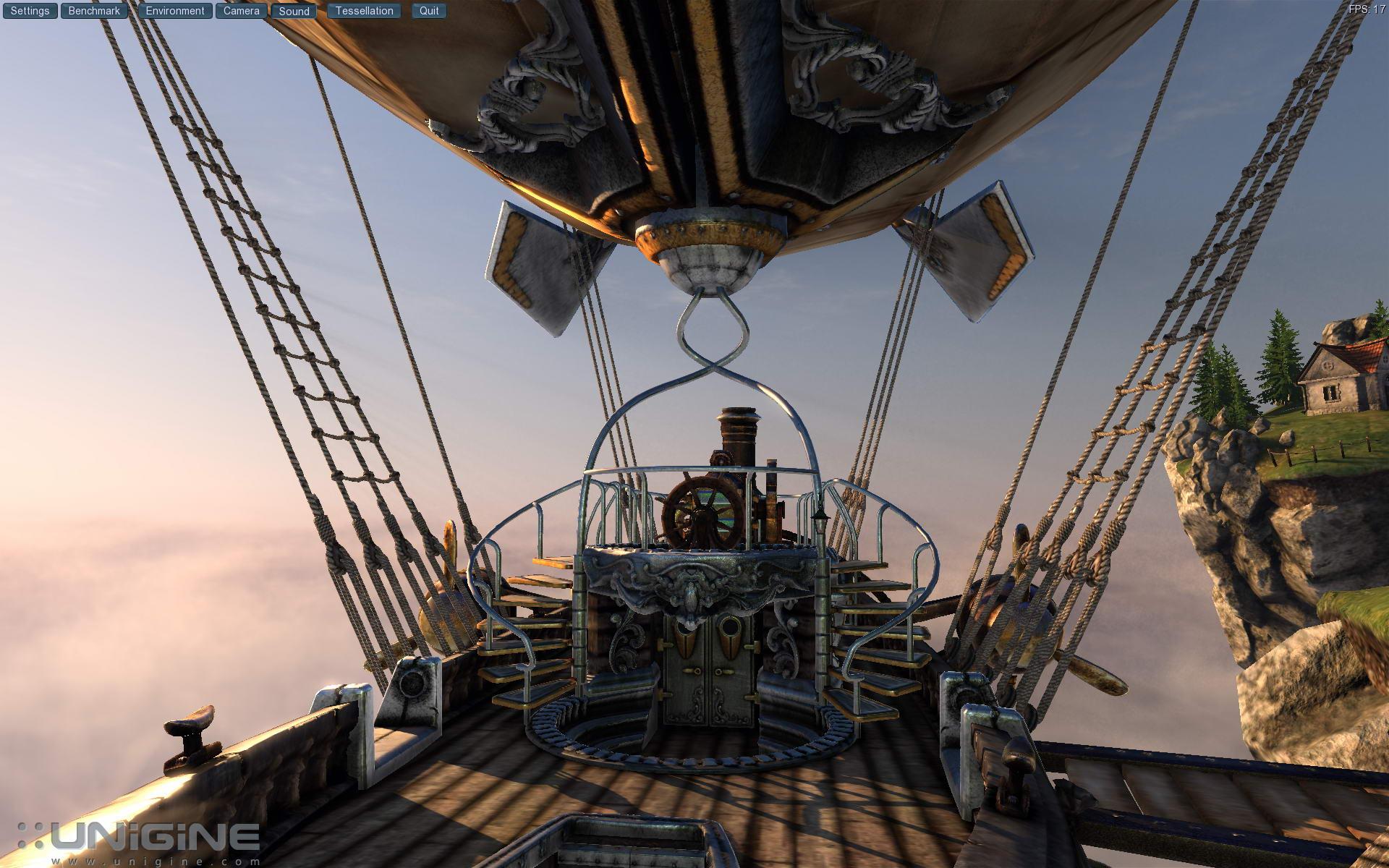Toggle the Sound button

click(294, 11)
